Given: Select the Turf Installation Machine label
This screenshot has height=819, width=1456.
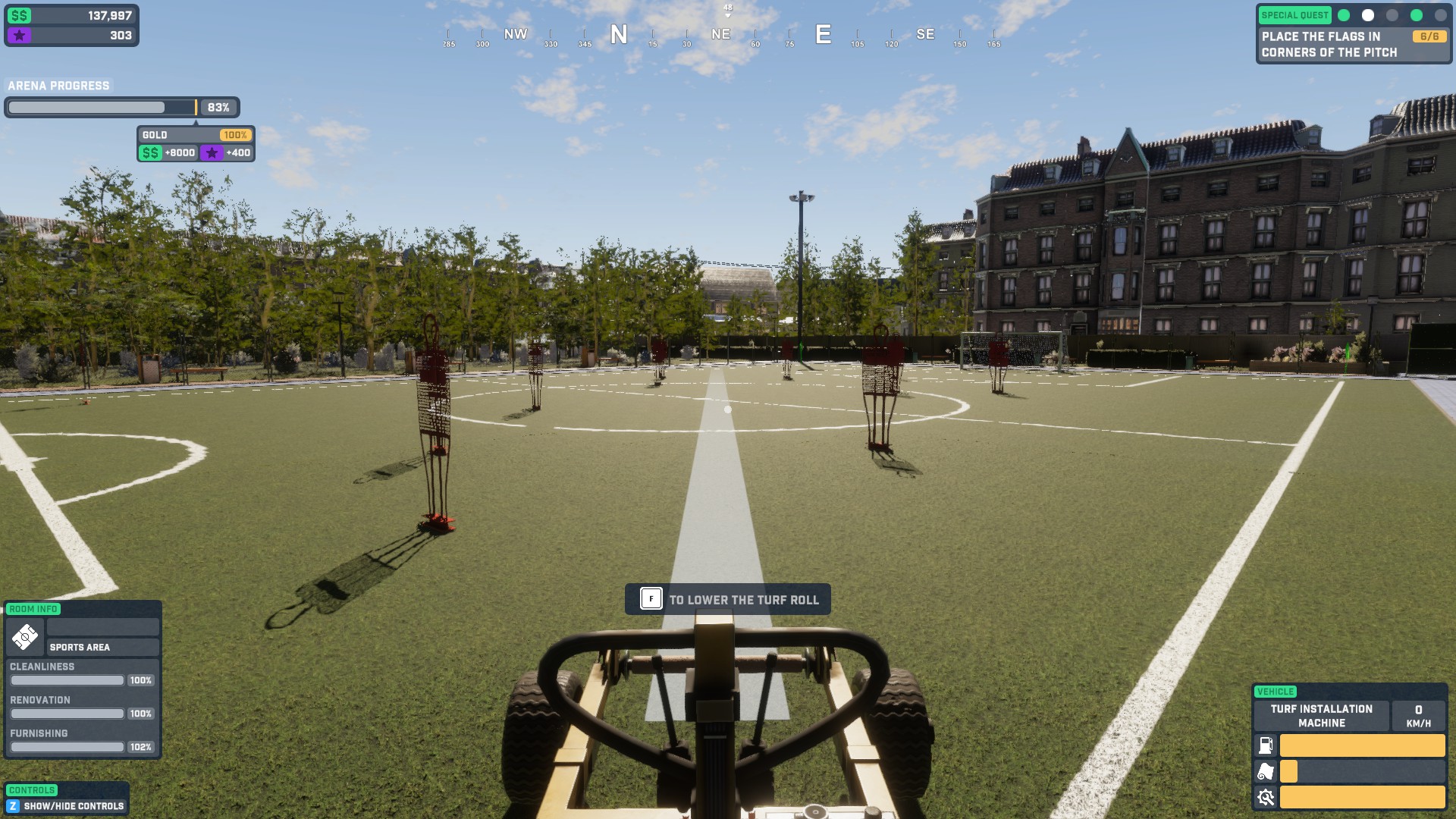Looking at the screenshot, I should click(x=1321, y=716).
